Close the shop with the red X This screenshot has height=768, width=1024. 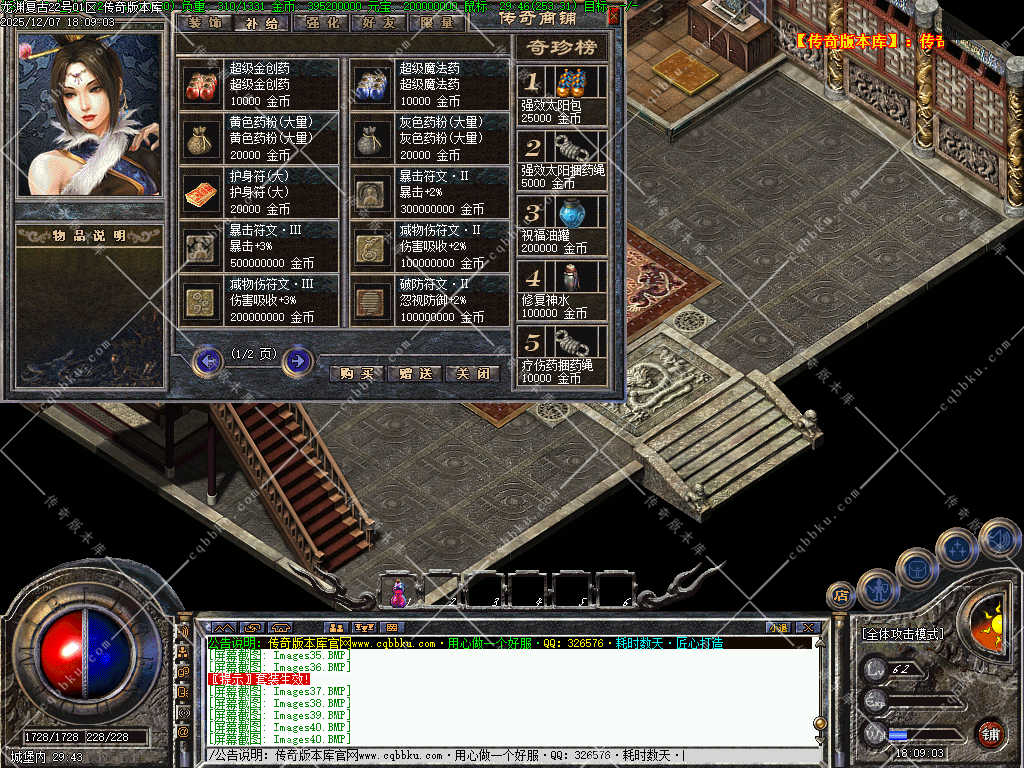click(x=613, y=15)
